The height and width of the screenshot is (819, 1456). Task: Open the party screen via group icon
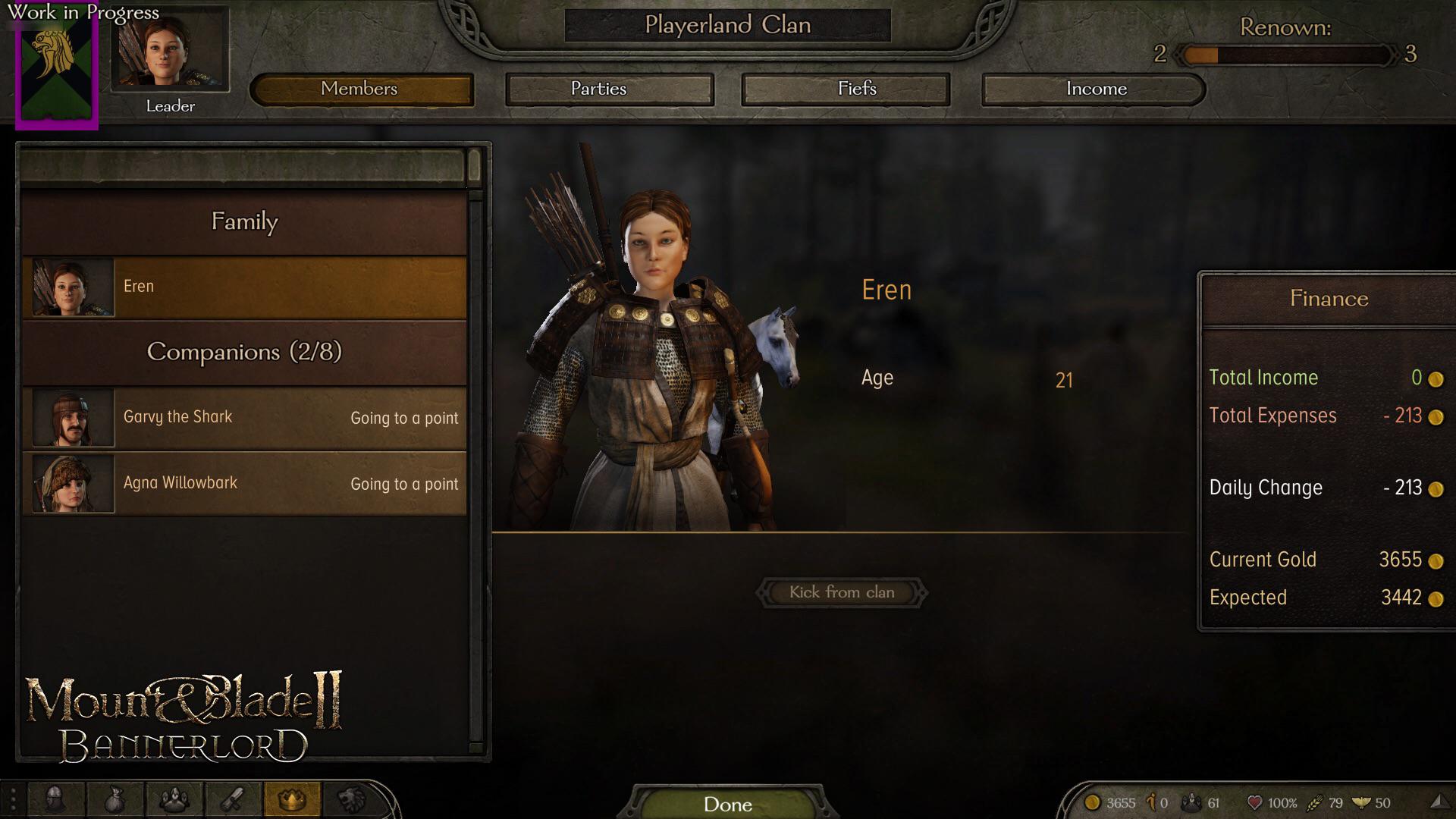coord(173,800)
